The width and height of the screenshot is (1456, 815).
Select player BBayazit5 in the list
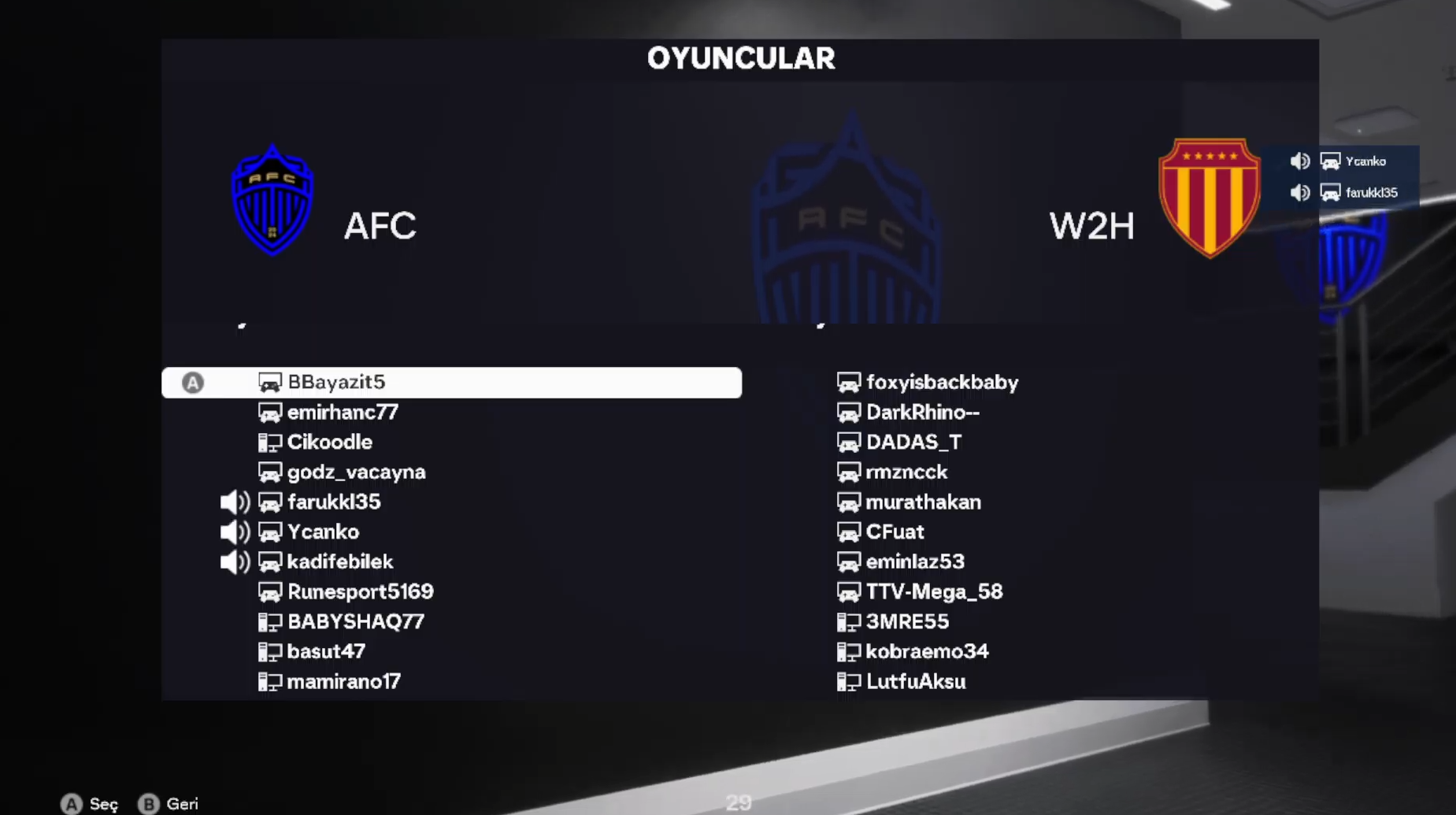336,383
